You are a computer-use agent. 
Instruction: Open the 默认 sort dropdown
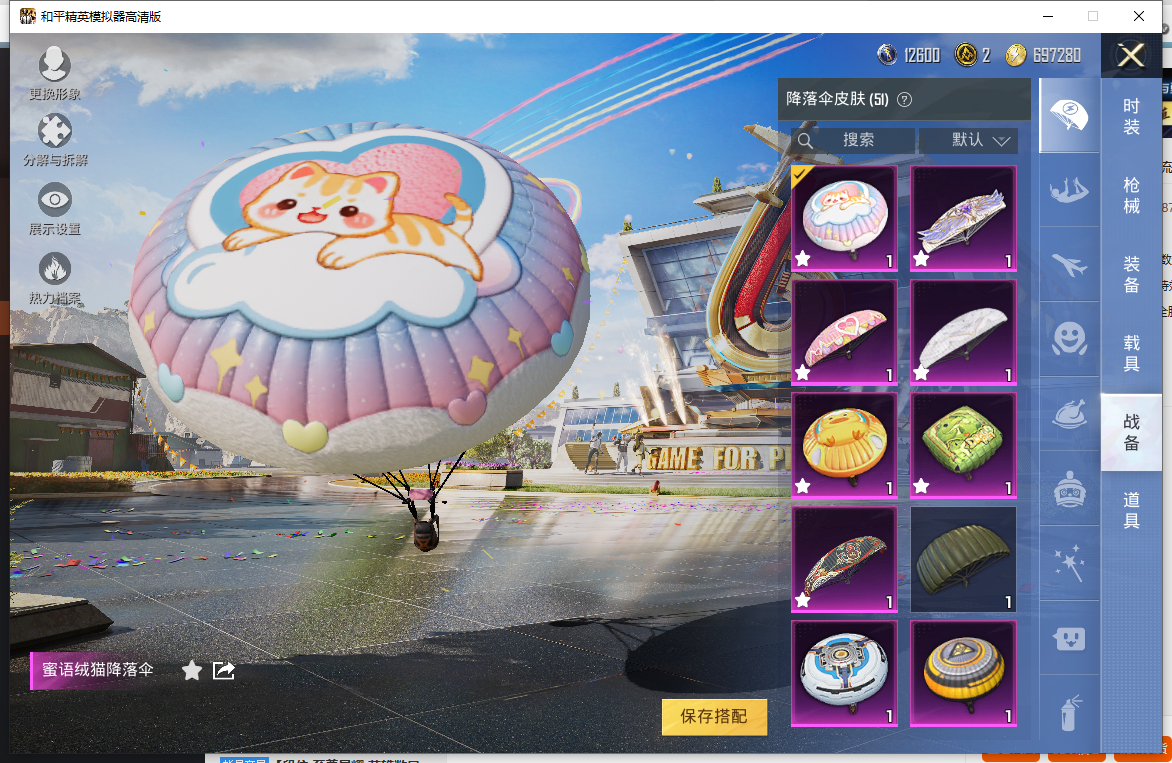point(968,140)
